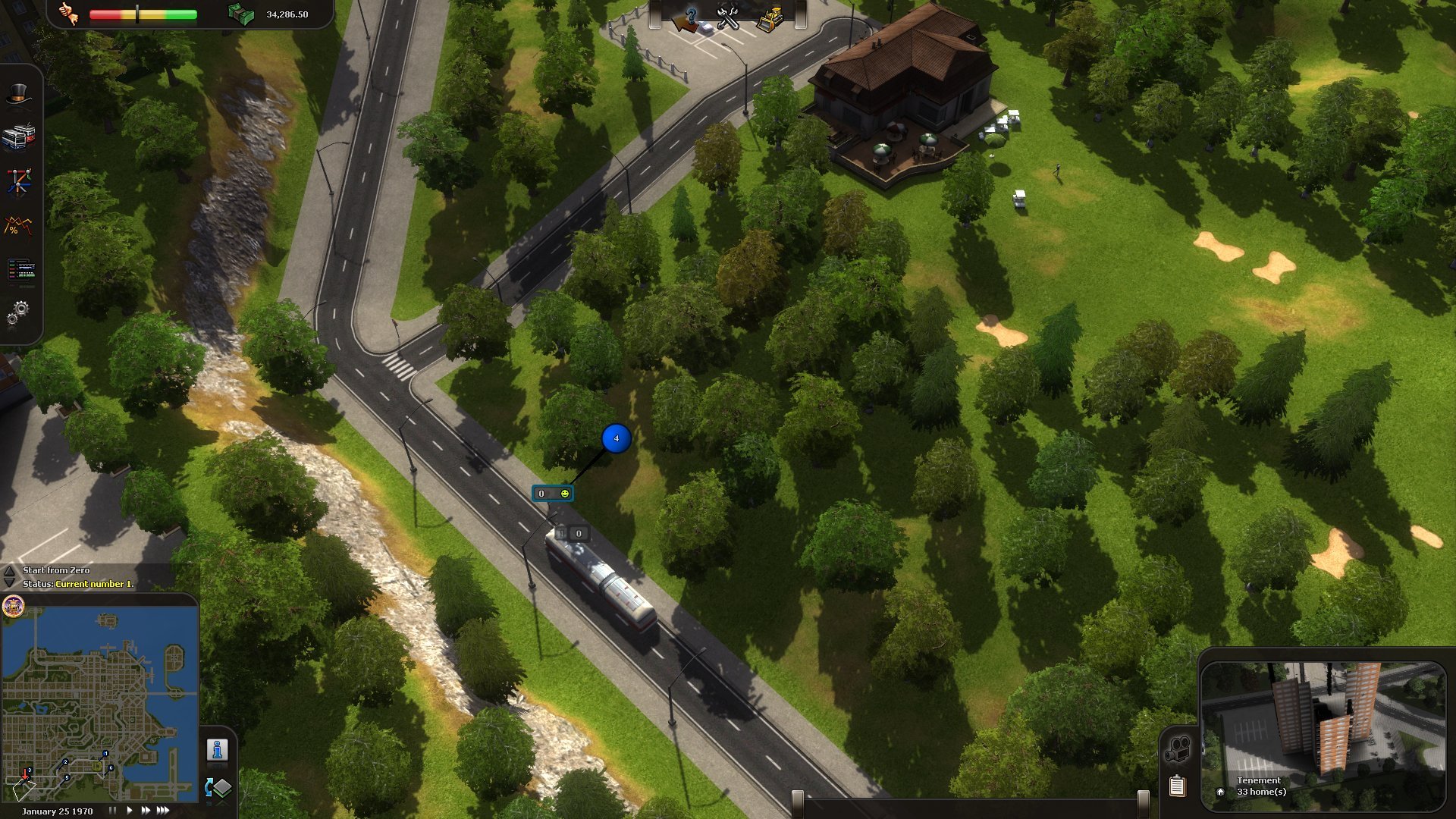Viewport: 1456px width, 819px height.
Task: Open the bus and tram vehicles menu
Action: pyautogui.click(x=19, y=137)
